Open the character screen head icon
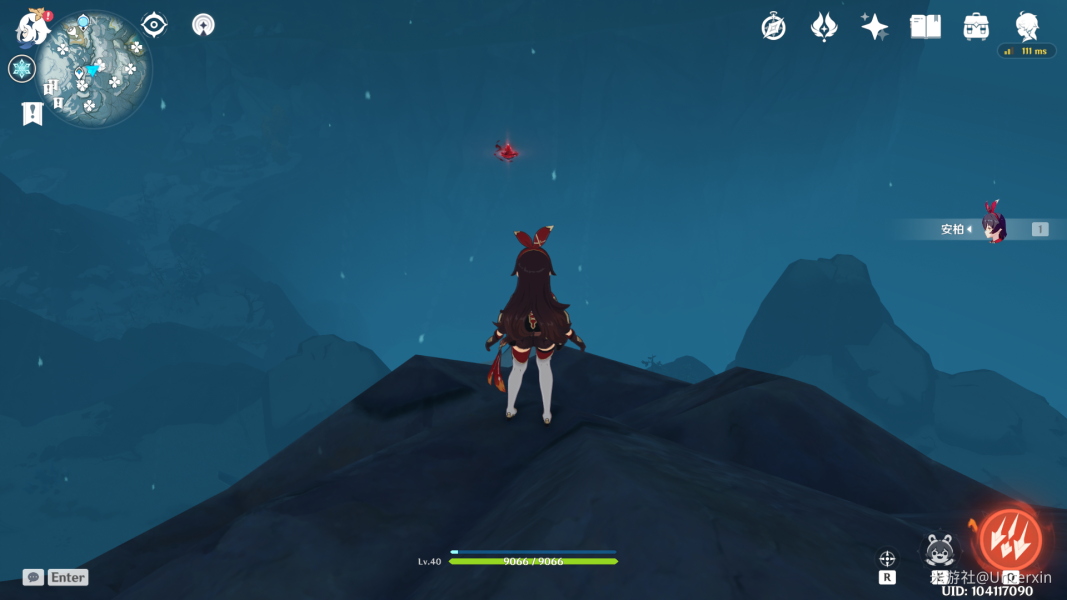The width and height of the screenshot is (1067, 600). pyautogui.click(x=1027, y=25)
